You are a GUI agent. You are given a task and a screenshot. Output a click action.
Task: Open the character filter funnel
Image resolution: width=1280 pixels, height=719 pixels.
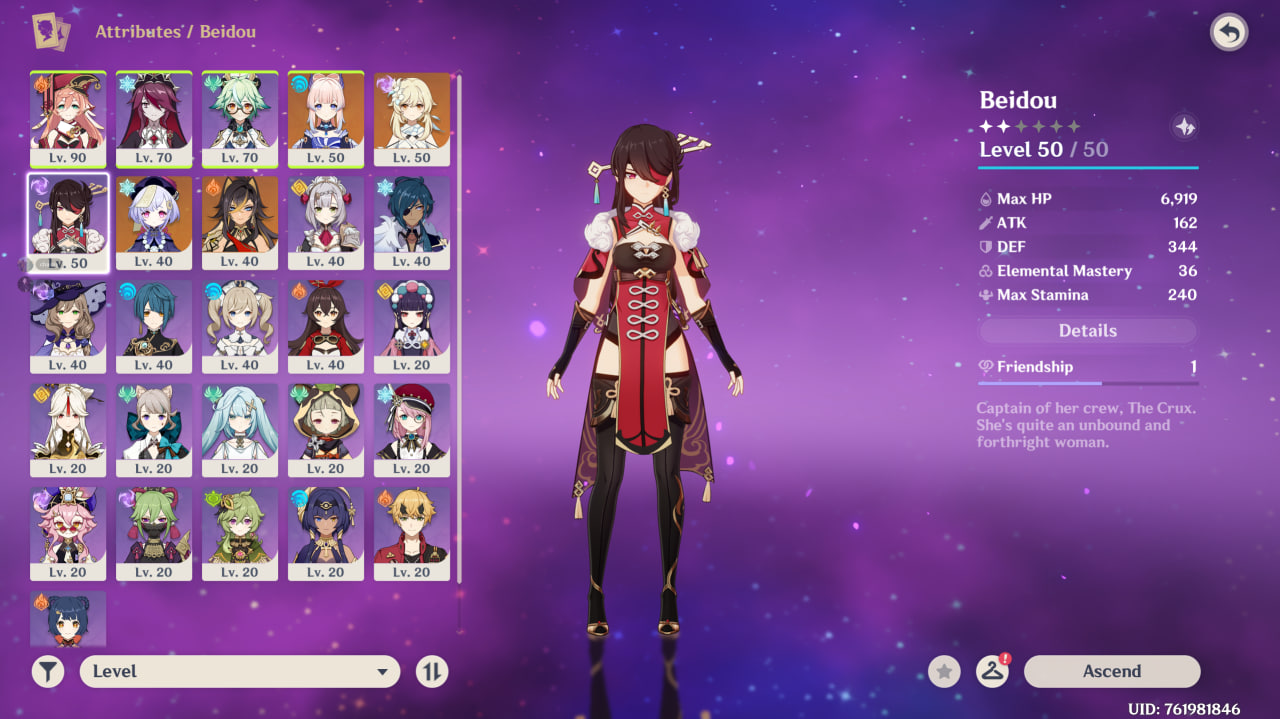47,672
